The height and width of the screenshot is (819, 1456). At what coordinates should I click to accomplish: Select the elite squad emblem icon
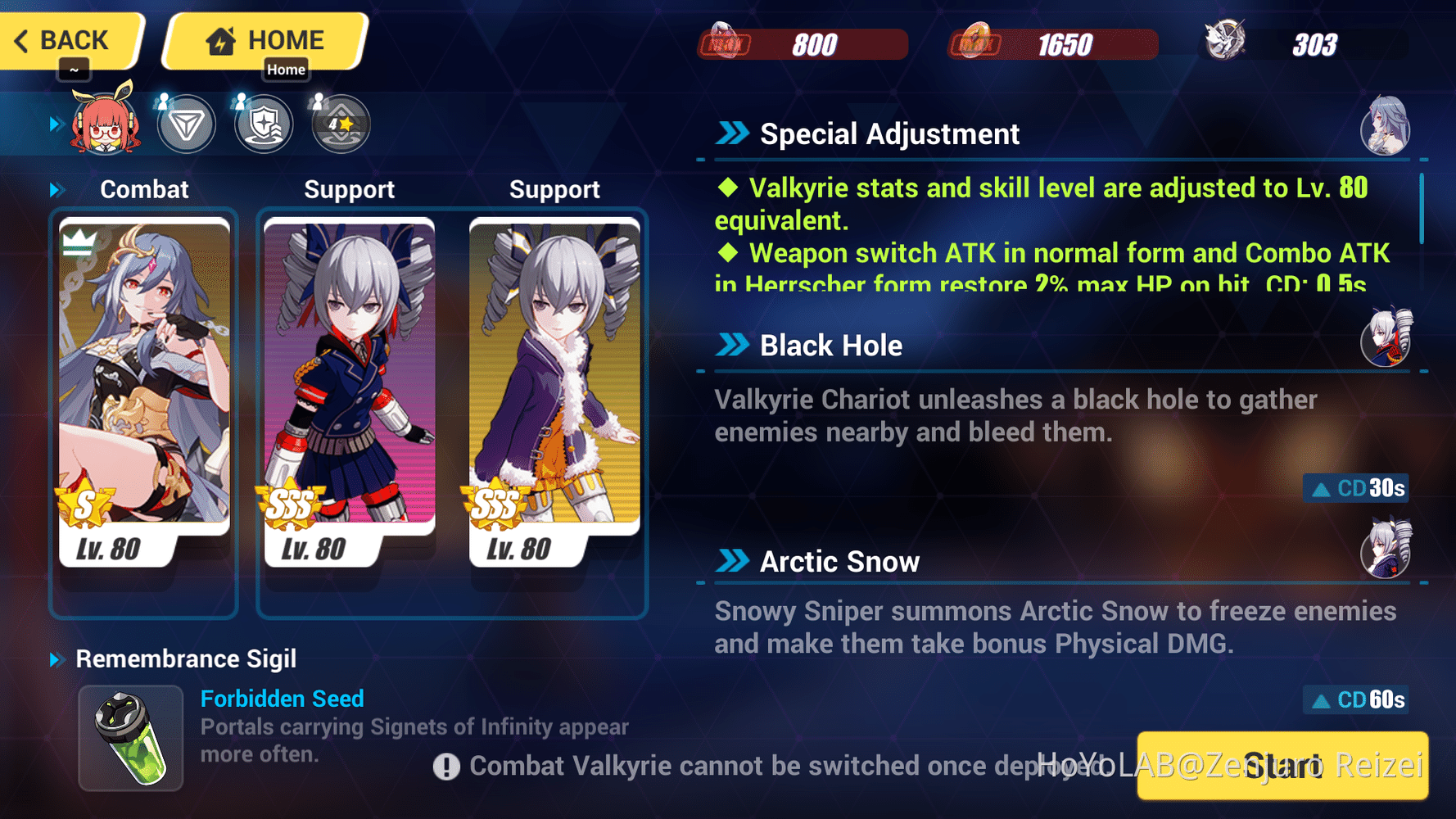tap(187, 124)
